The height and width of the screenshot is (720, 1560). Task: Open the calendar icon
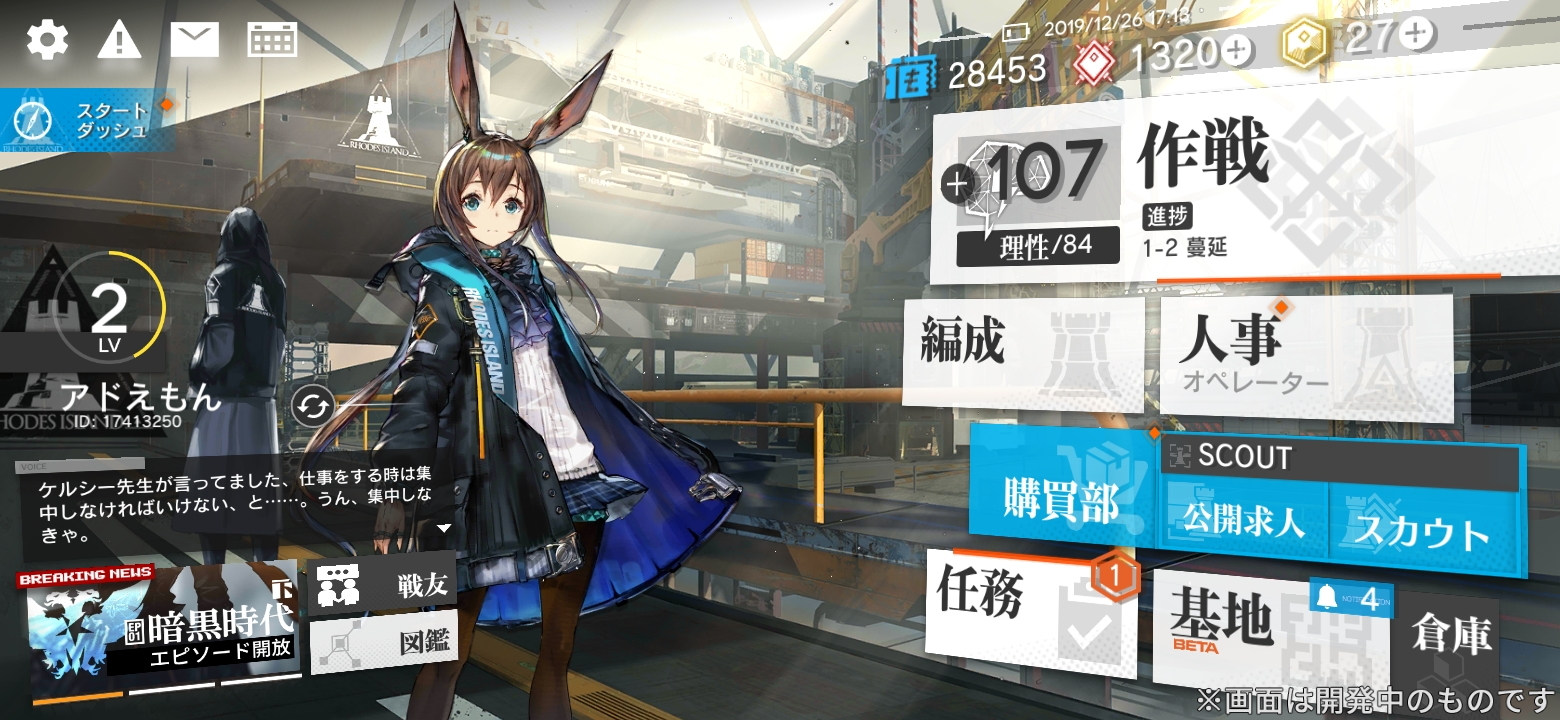coord(272,40)
